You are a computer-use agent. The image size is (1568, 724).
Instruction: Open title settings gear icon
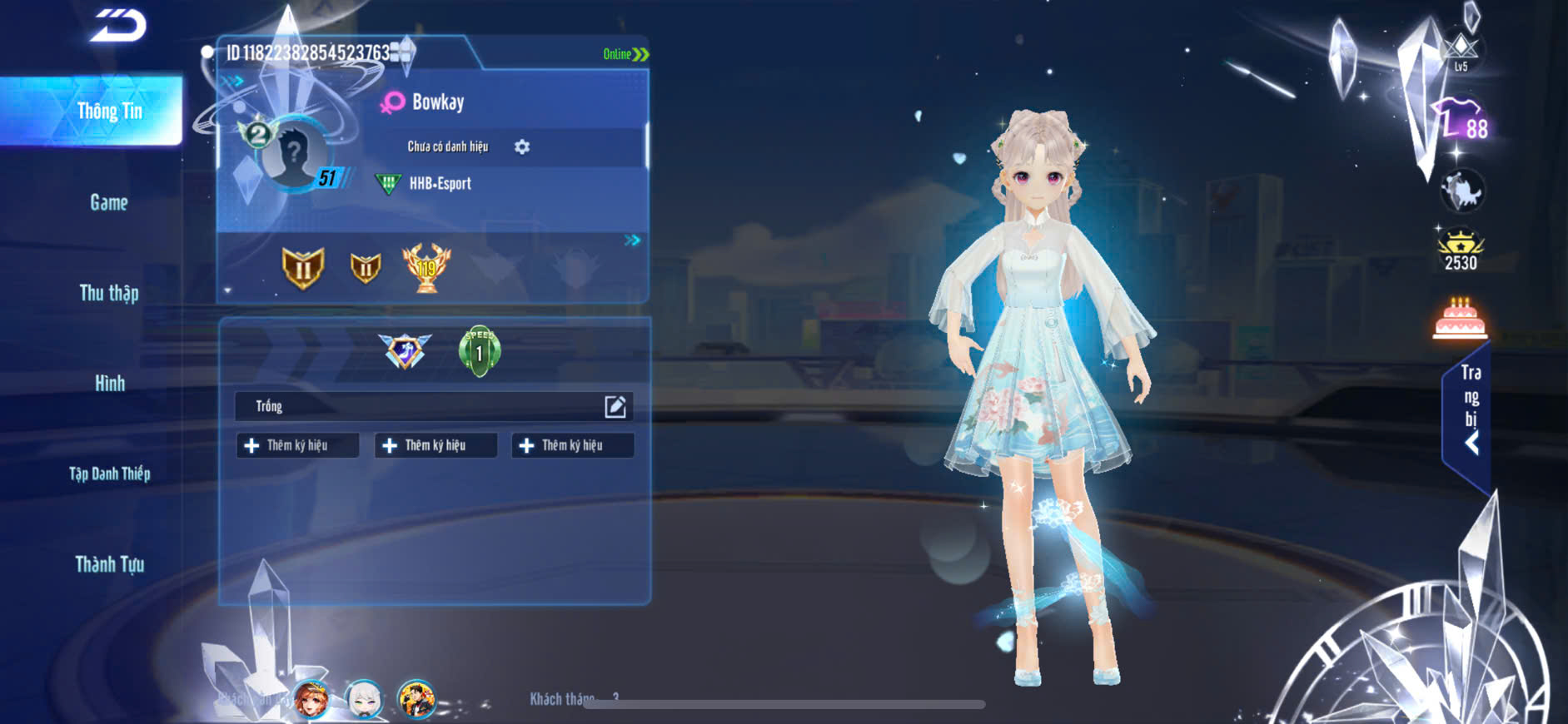pyautogui.click(x=522, y=146)
